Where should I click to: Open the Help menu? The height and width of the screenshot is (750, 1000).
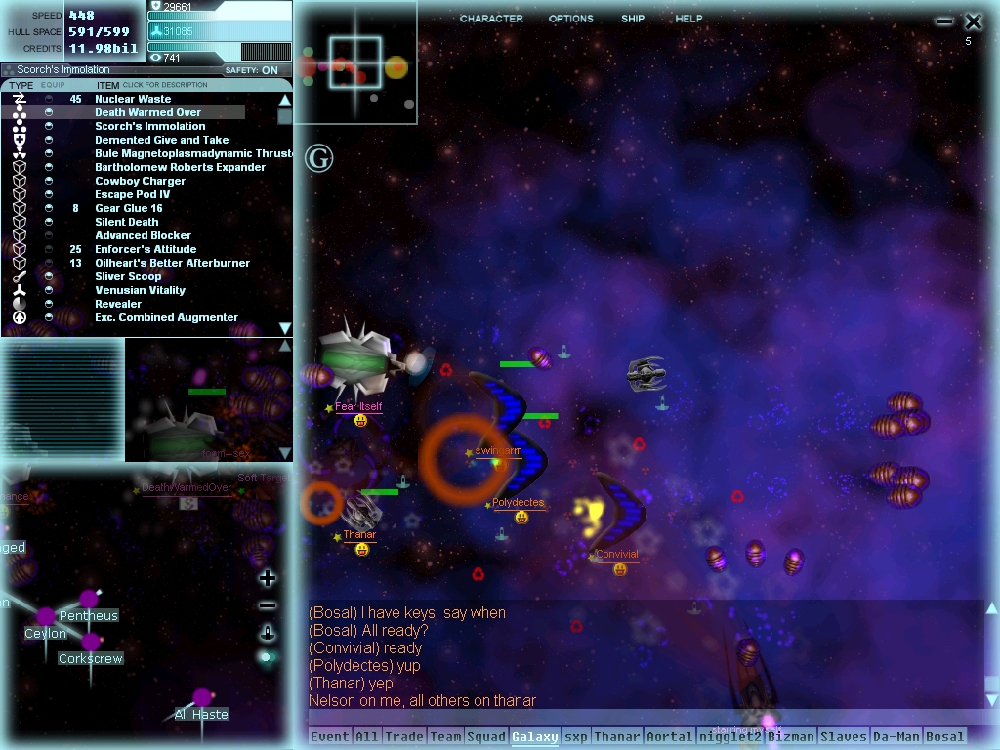pyautogui.click(x=689, y=19)
